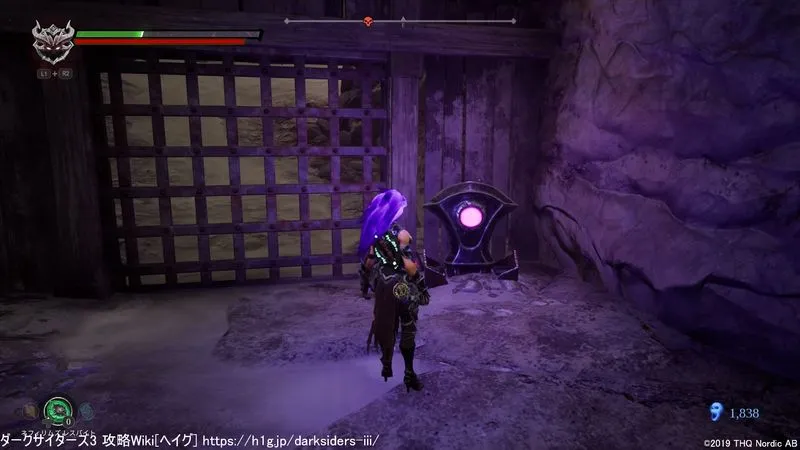Click the Fury horned mask emblem
The image size is (800, 450).
(x=50, y=43)
